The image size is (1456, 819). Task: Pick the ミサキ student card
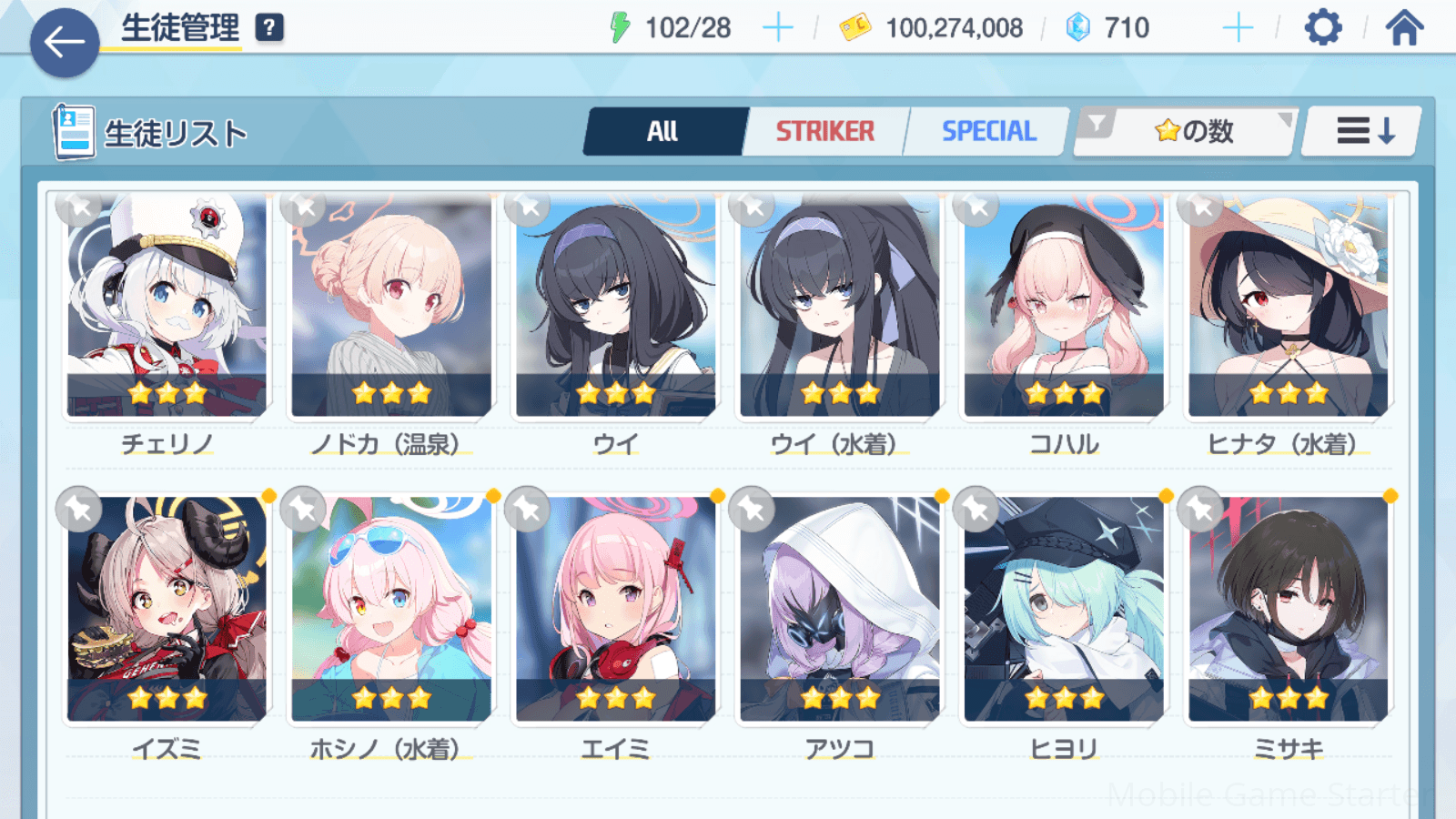[x=1288, y=610]
